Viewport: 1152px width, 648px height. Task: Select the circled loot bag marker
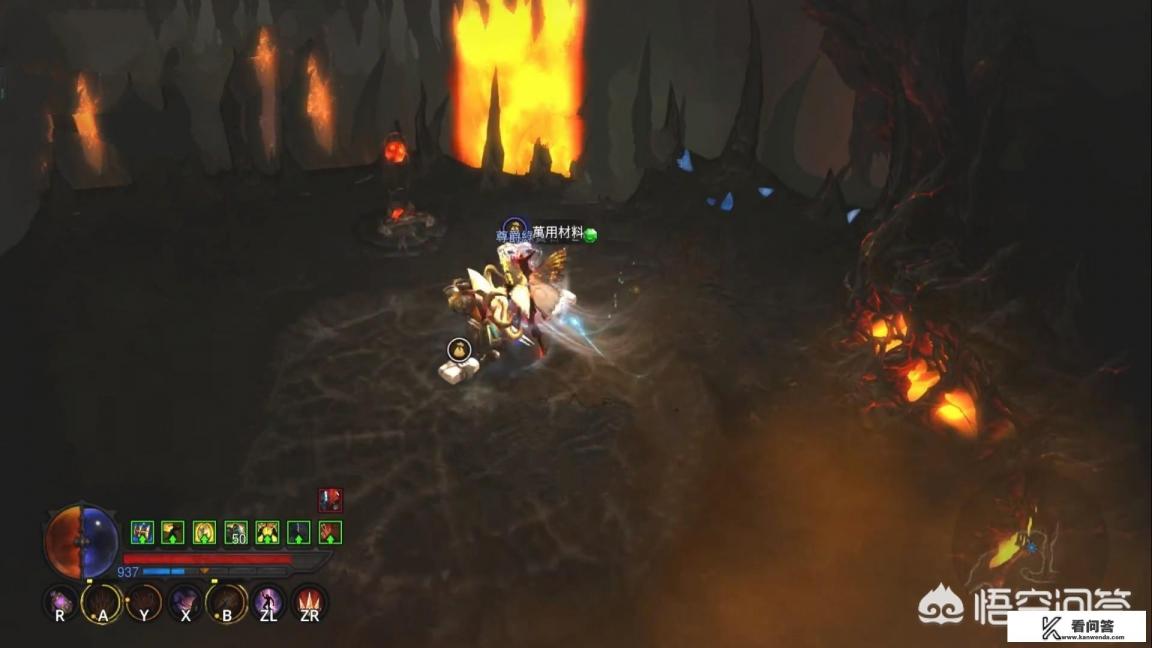459,349
